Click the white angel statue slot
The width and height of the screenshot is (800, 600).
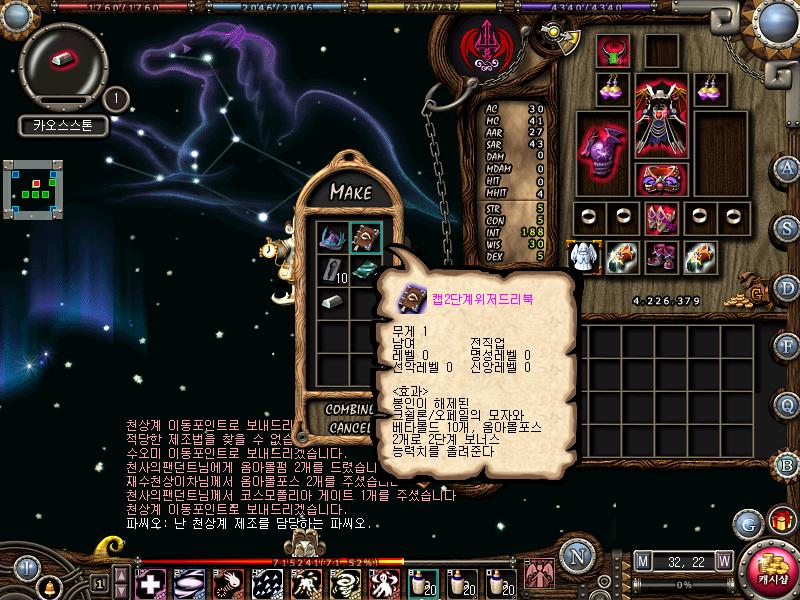[583, 257]
